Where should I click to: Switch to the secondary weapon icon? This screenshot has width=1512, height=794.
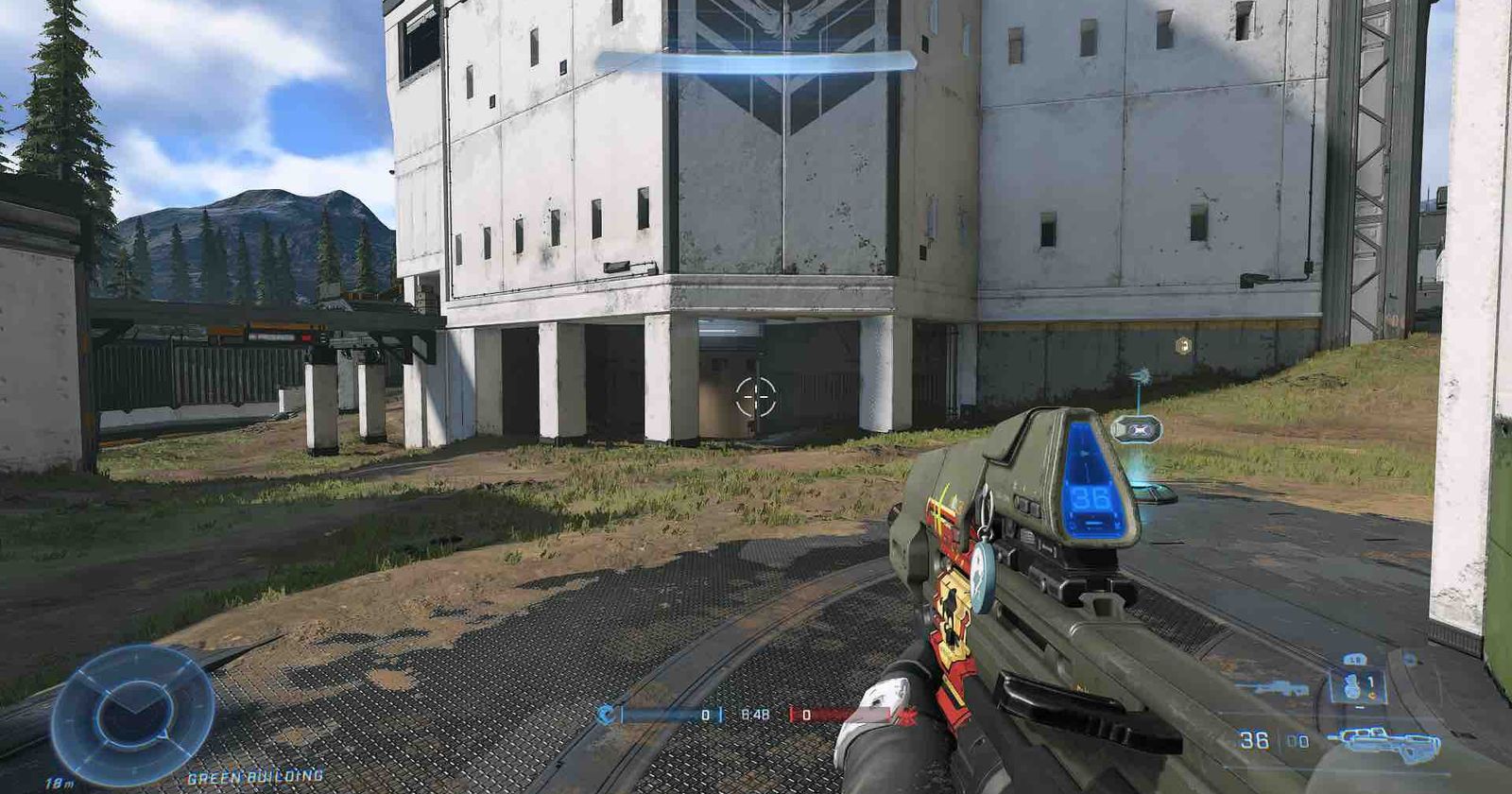pyautogui.click(x=1271, y=687)
